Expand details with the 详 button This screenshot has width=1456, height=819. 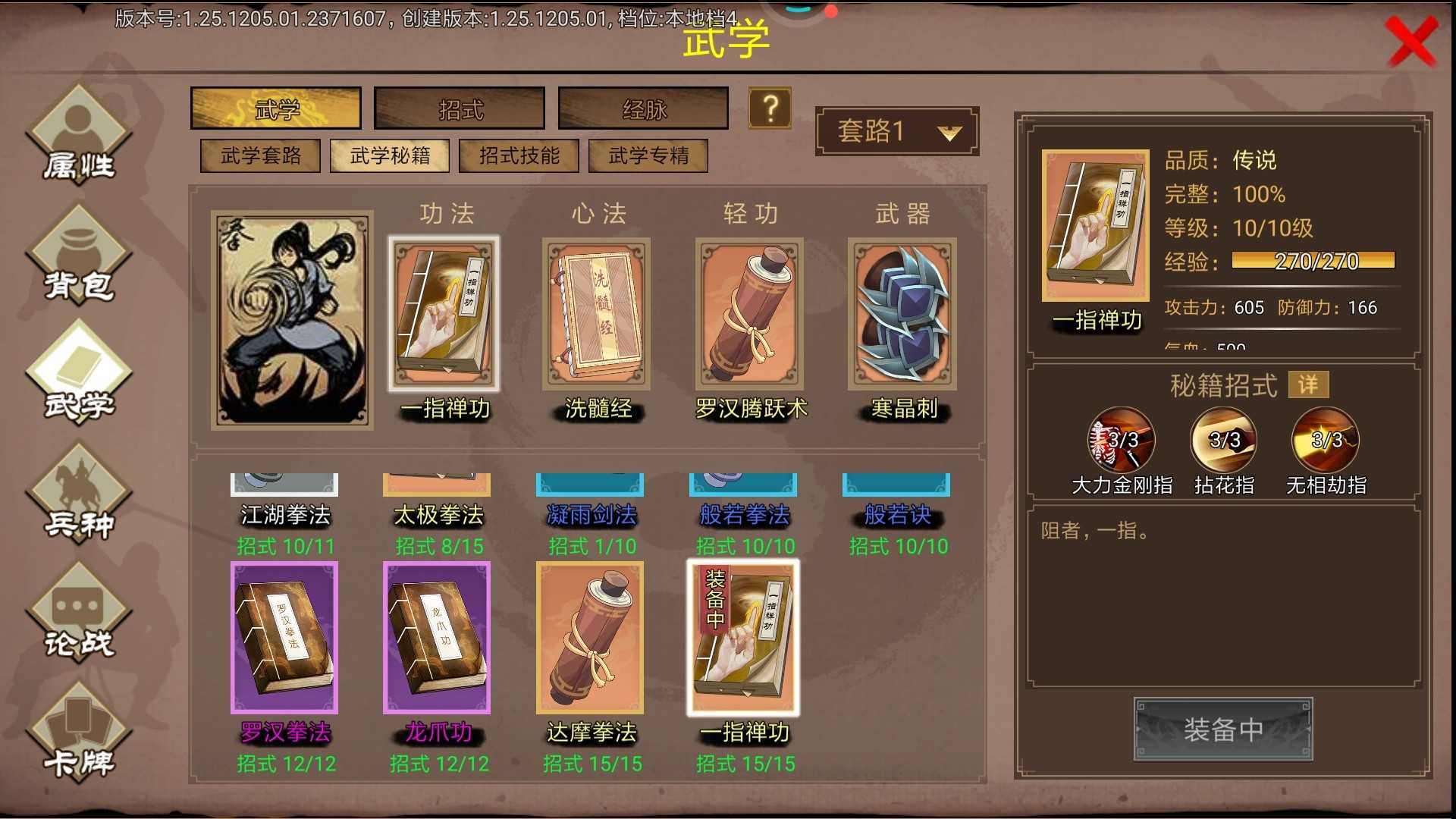(1307, 384)
